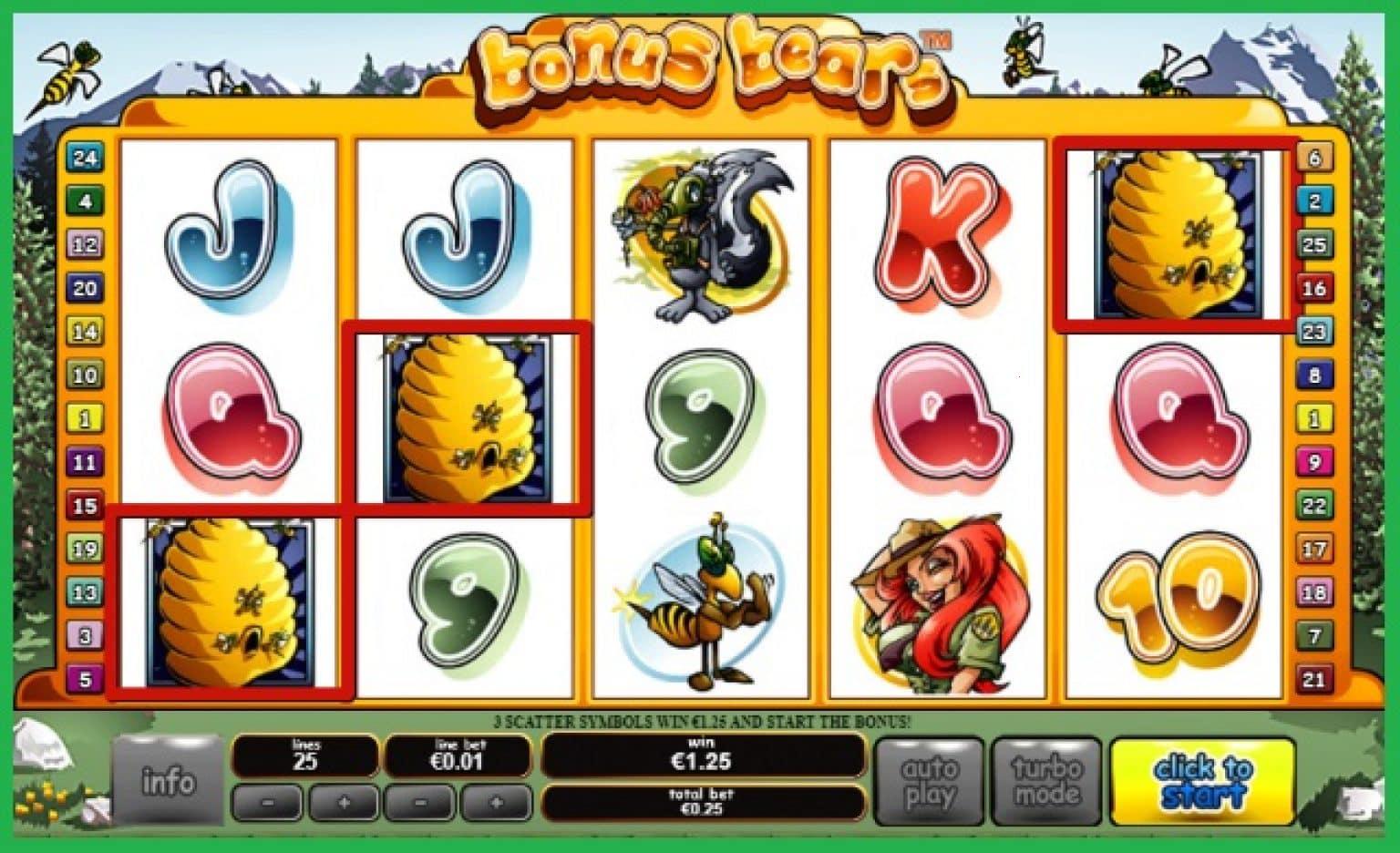
Task: Select payline number 13
Action: pyautogui.click(x=85, y=592)
